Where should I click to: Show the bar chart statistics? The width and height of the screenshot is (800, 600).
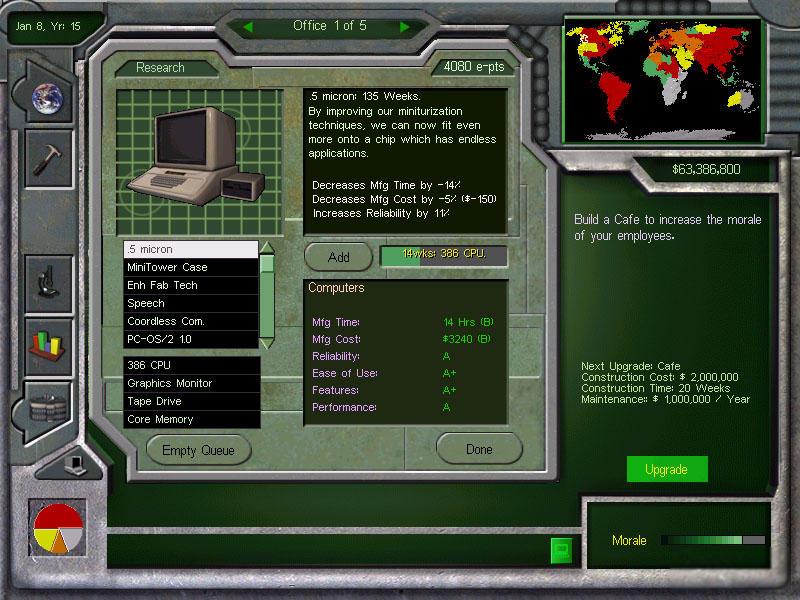[47, 342]
